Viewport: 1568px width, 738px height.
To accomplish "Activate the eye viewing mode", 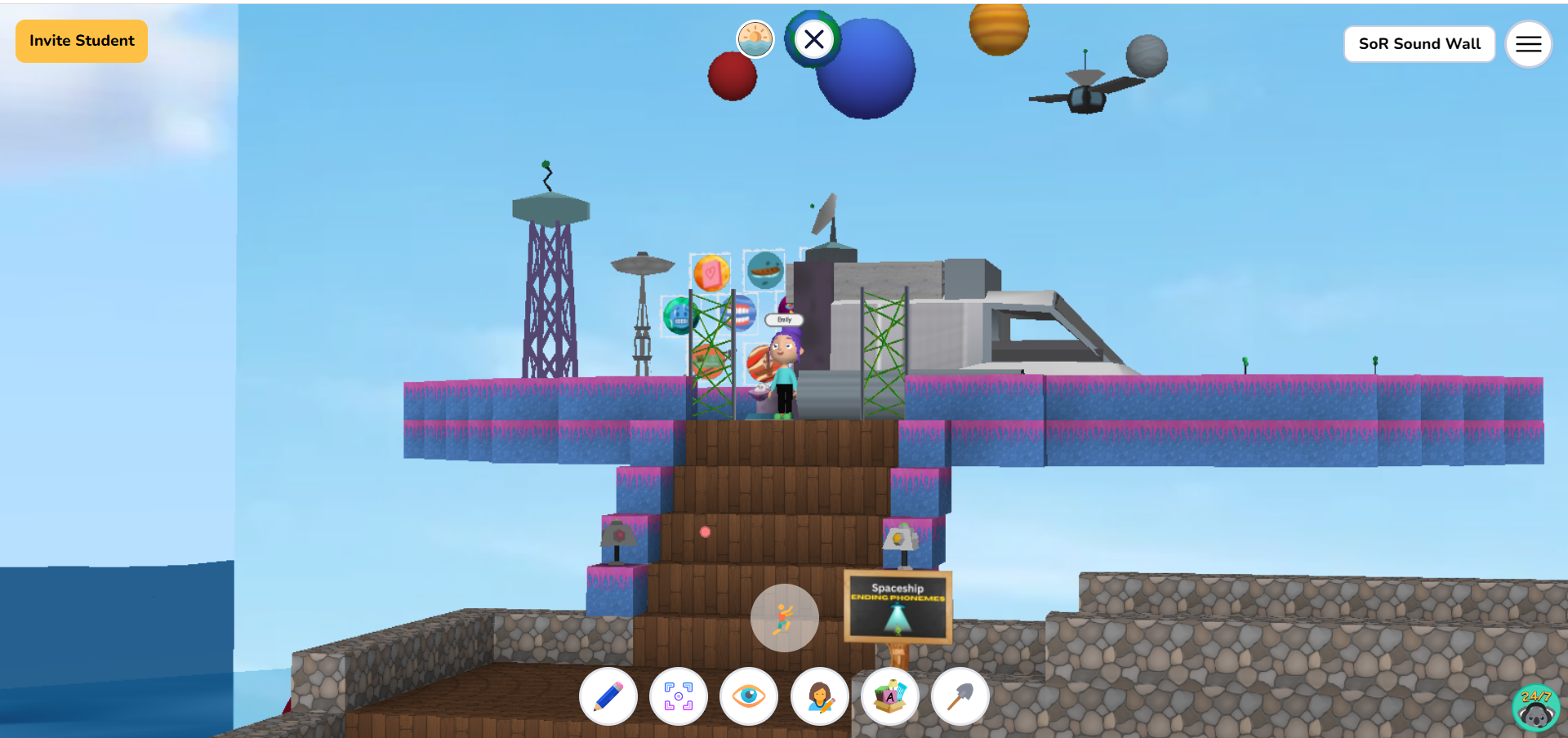I will tap(749, 696).
